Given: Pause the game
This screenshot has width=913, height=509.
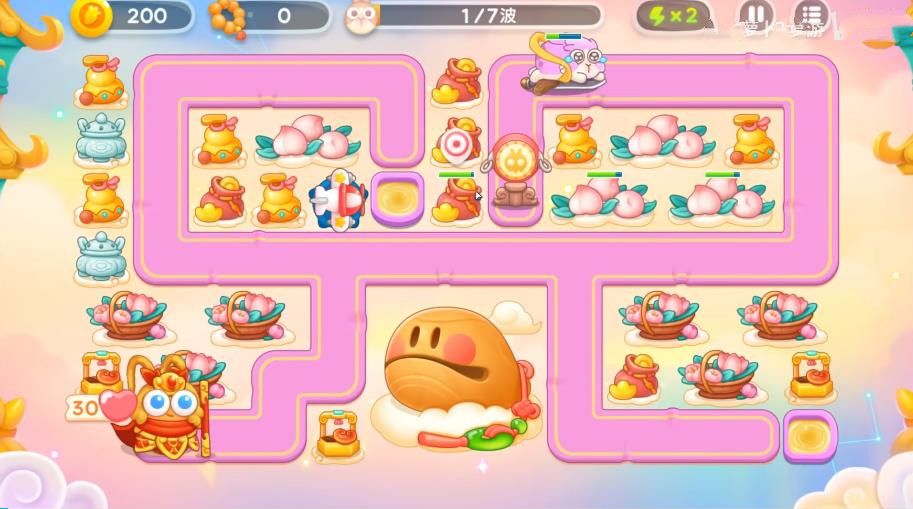Looking at the screenshot, I should point(755,16).
